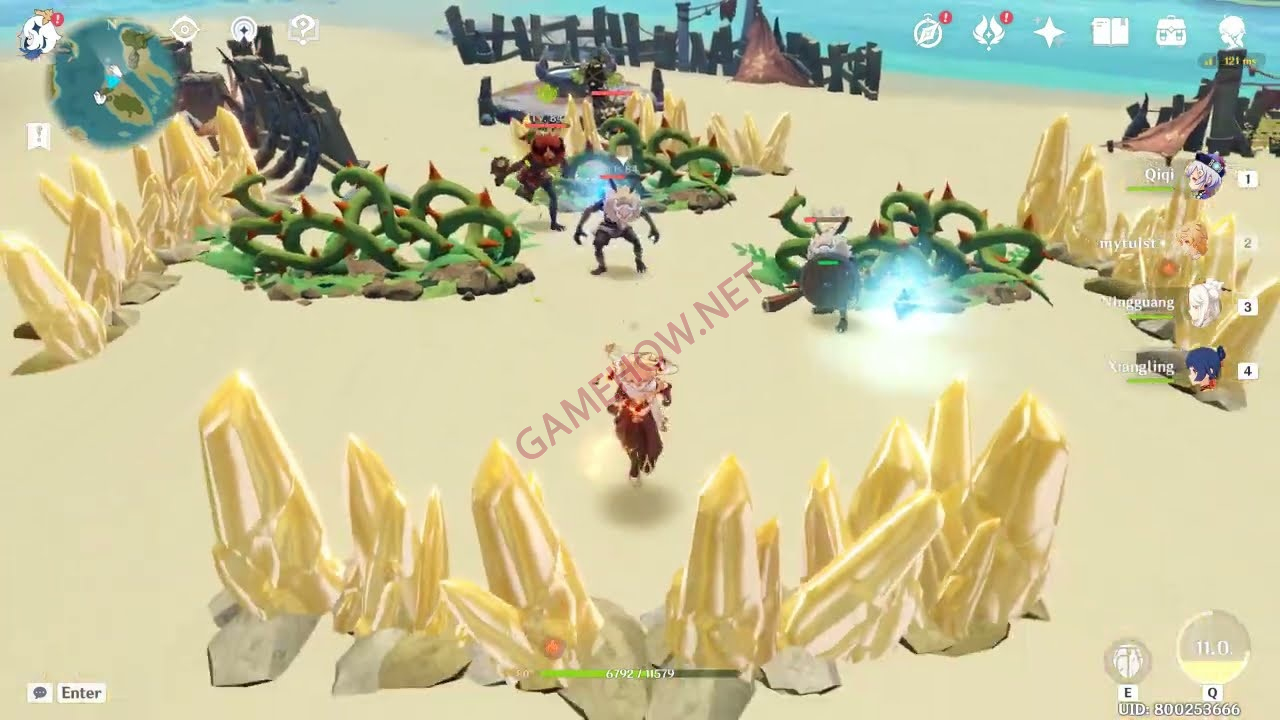Activate the Elemental Skill icon

(x=1128, y=661)
